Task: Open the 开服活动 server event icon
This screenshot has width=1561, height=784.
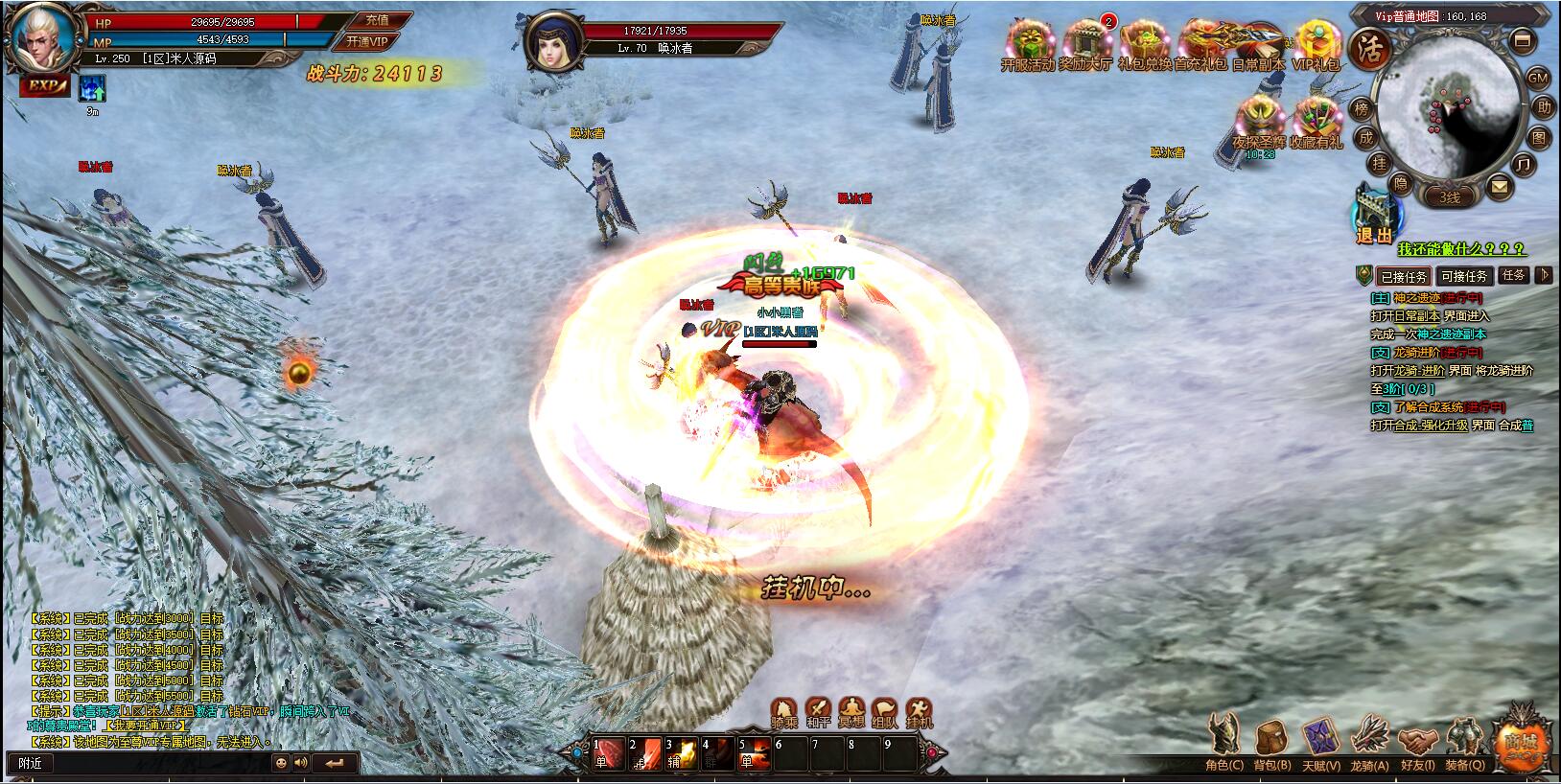Action: point(1027,45)
